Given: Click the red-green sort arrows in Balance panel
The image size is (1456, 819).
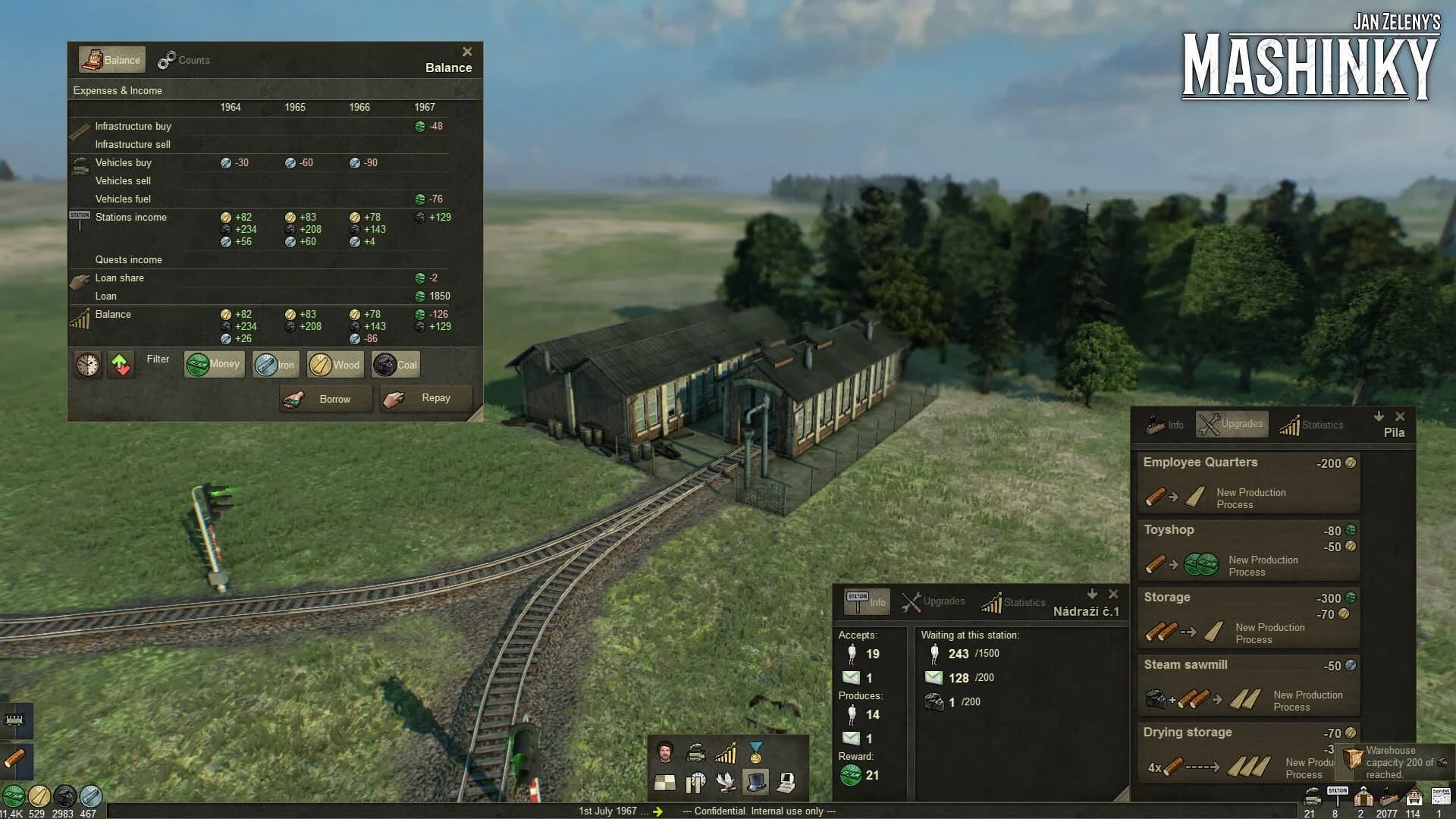Looking at the screenshot, I should tap(121, 364).
